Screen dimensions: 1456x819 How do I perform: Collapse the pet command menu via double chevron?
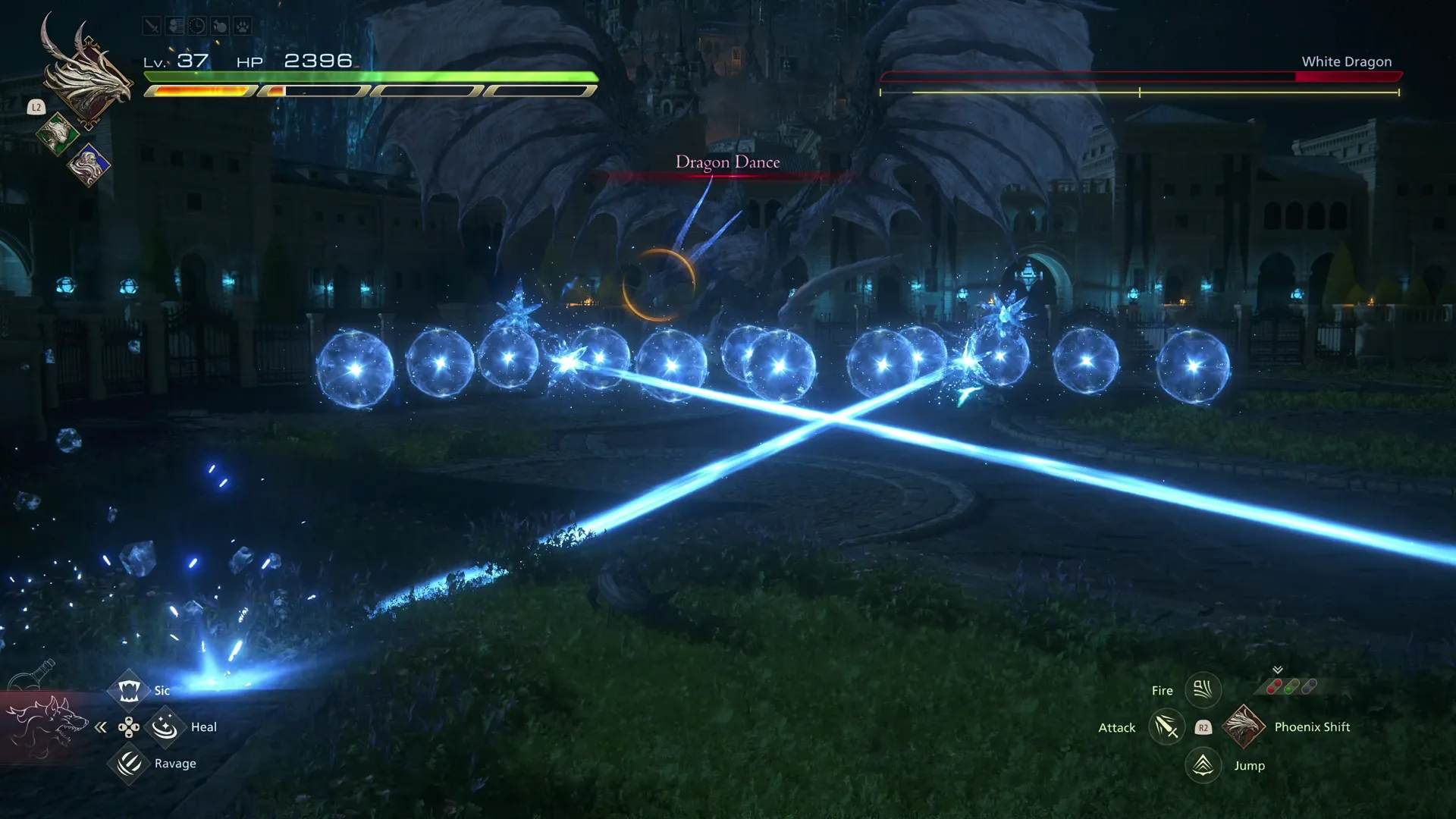click(100, 727)
